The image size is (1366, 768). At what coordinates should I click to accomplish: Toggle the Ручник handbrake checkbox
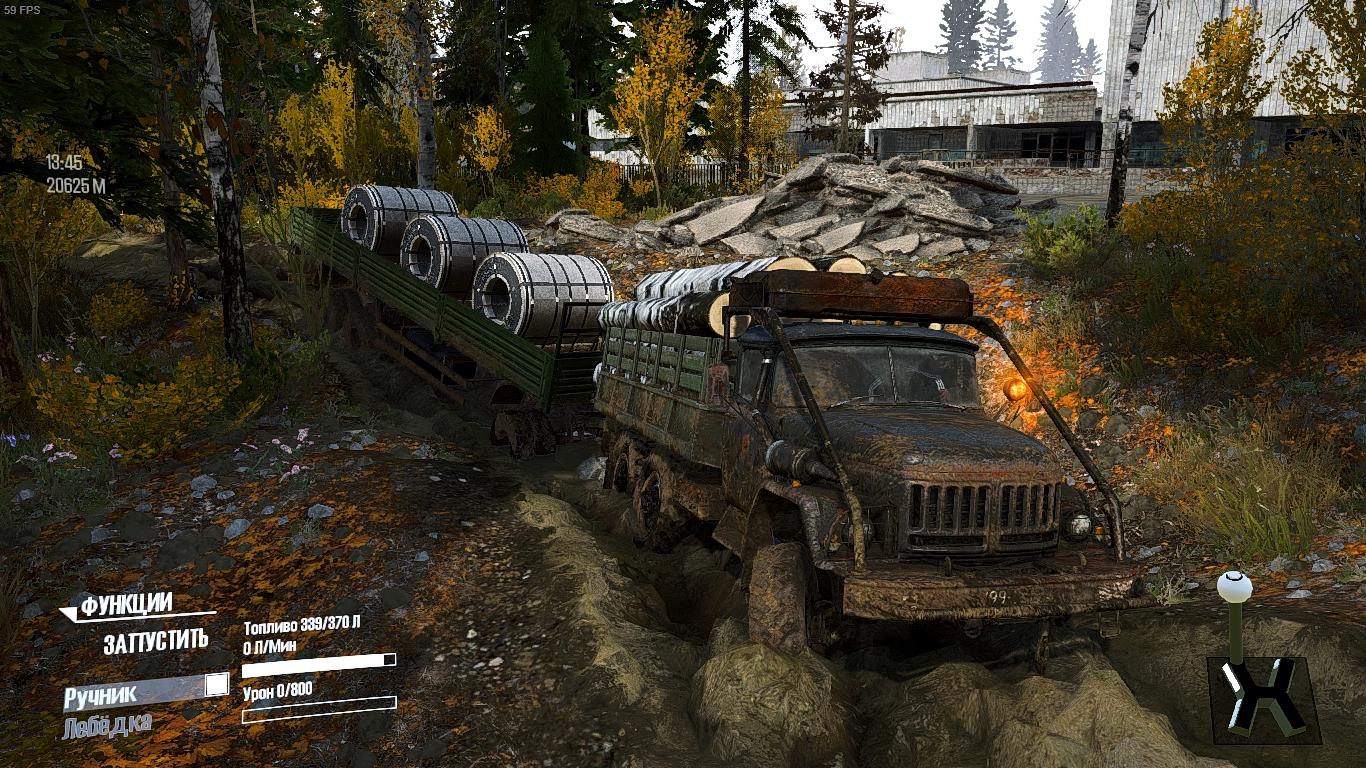(x=216, y=685)
